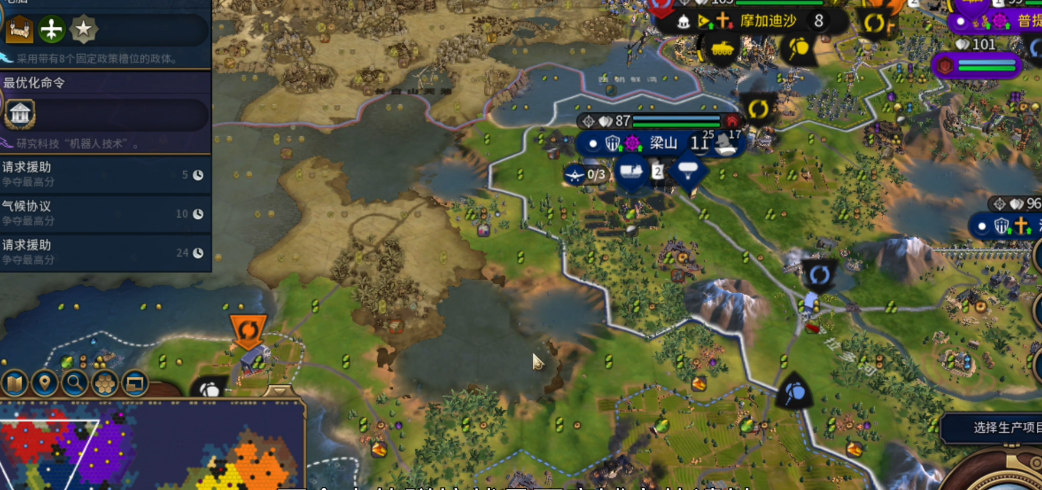The height and width of the screenshot is (490, 1042).
Task: Open the map lens options button
Action: point(14,383)
